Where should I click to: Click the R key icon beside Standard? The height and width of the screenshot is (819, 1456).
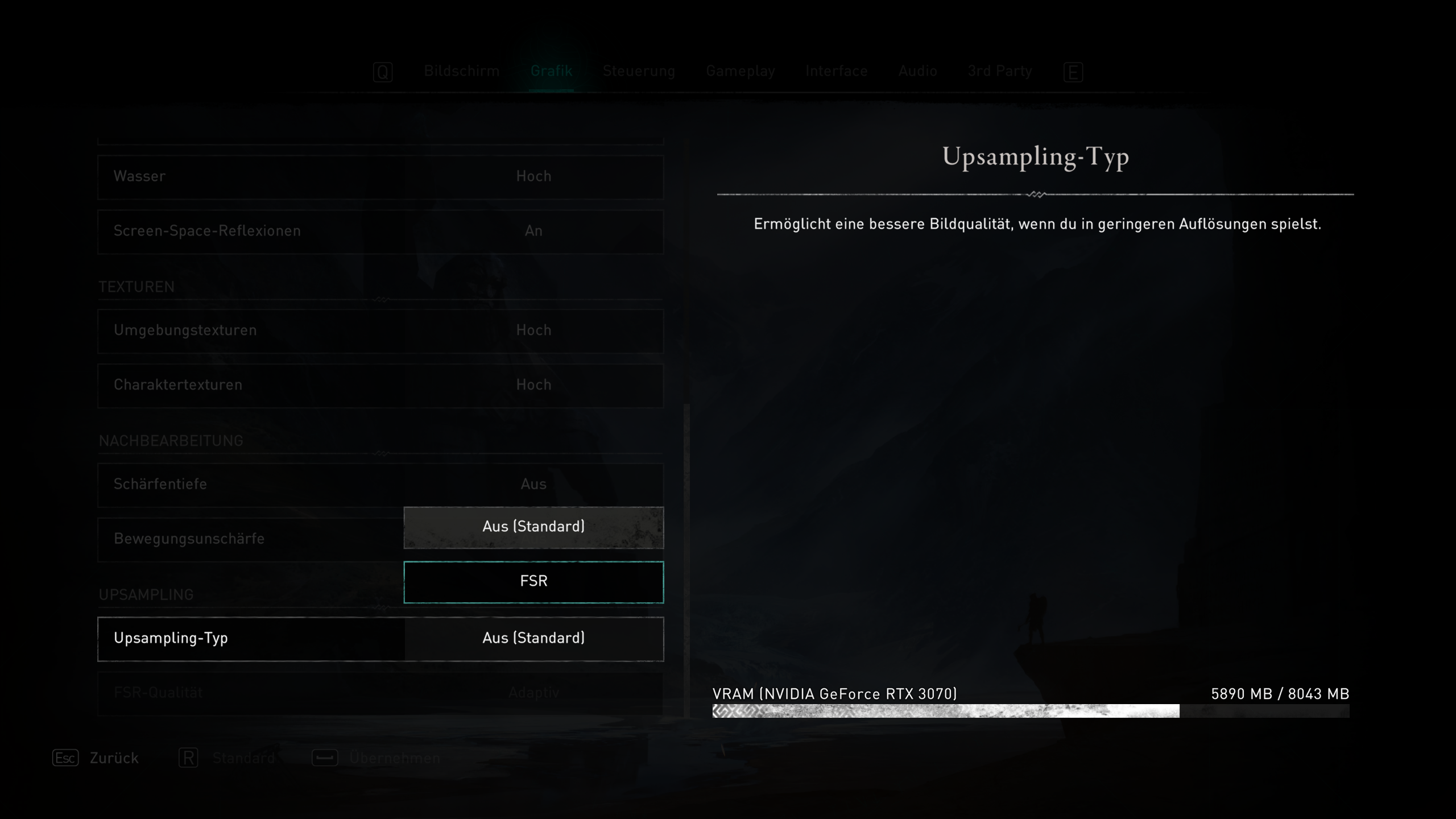(188, 758)
